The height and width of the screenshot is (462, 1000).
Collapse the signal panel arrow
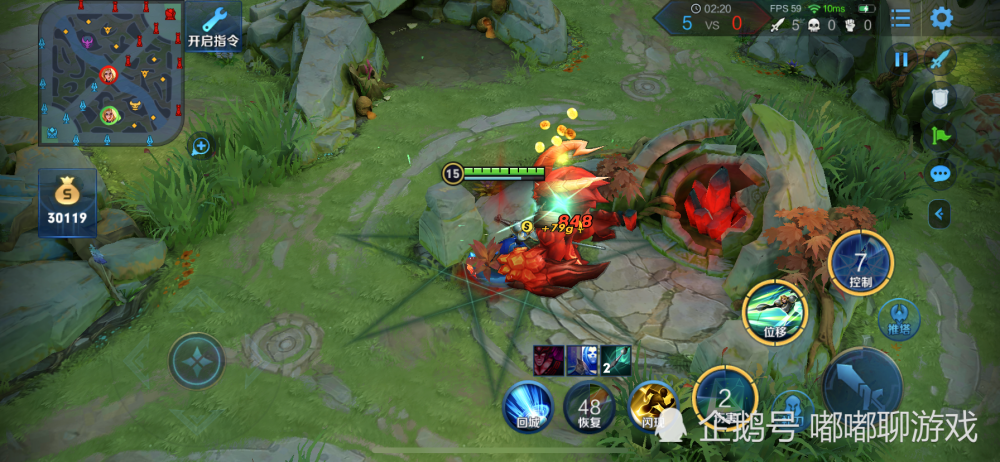click(938, 212)
